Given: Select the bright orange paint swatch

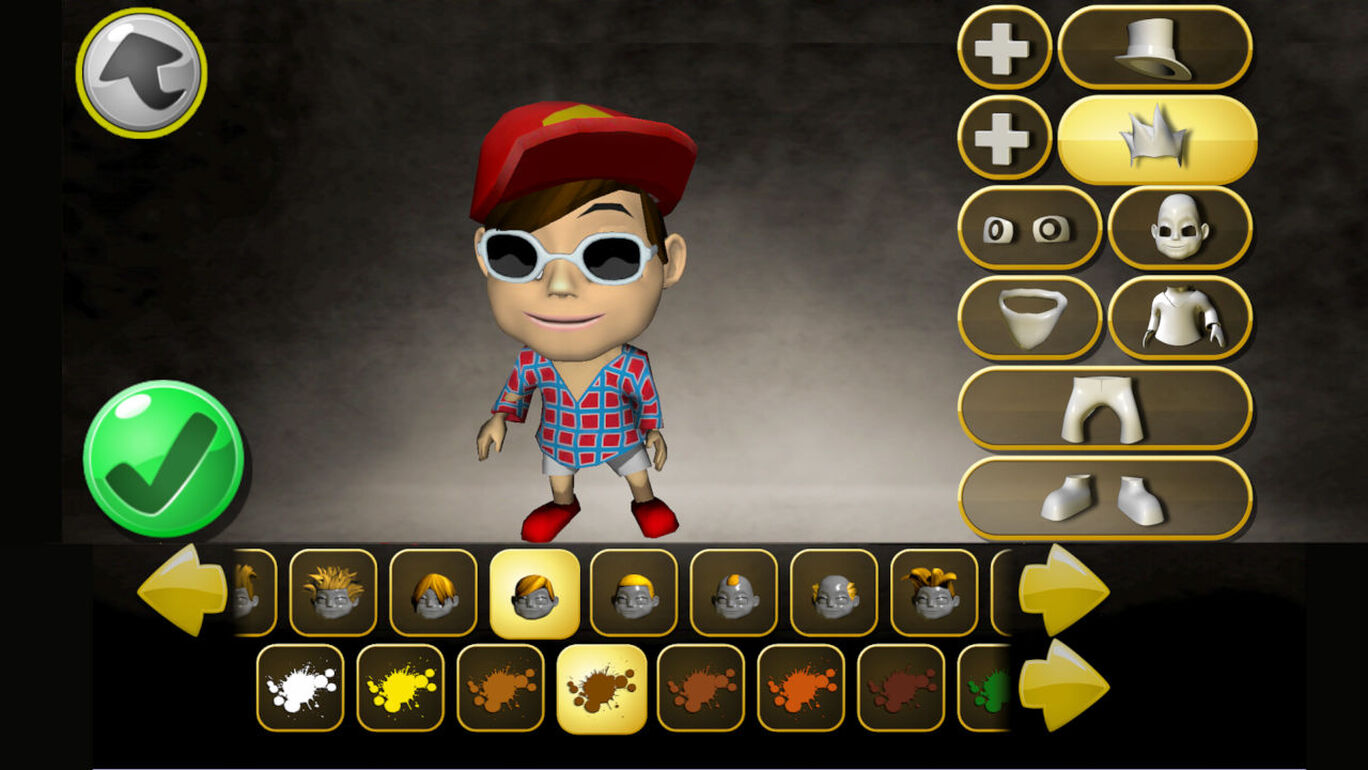Looking at the screenshot, I should click(x=801, y=688).
